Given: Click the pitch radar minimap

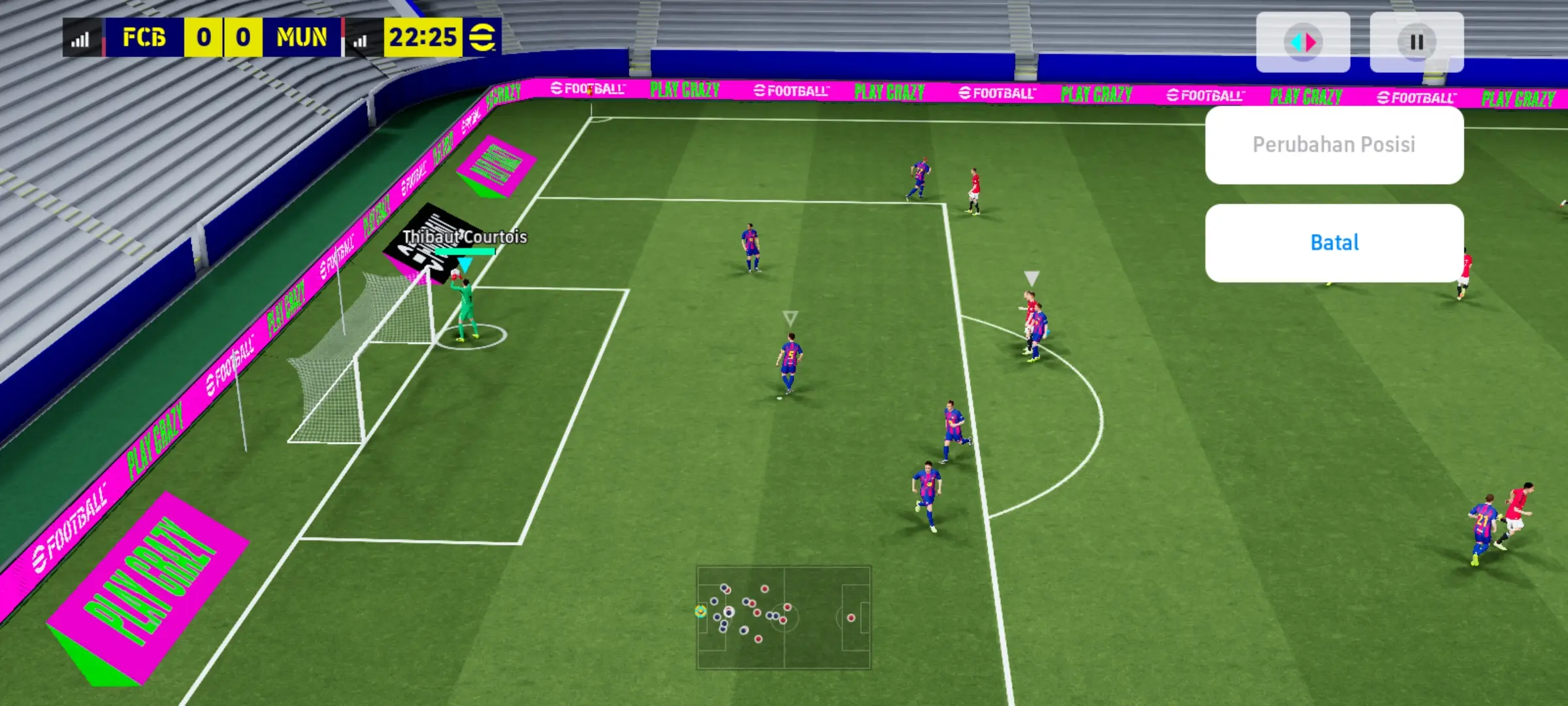Looking at the screenshot, I should pyautogui.click(x=783, y=617).
